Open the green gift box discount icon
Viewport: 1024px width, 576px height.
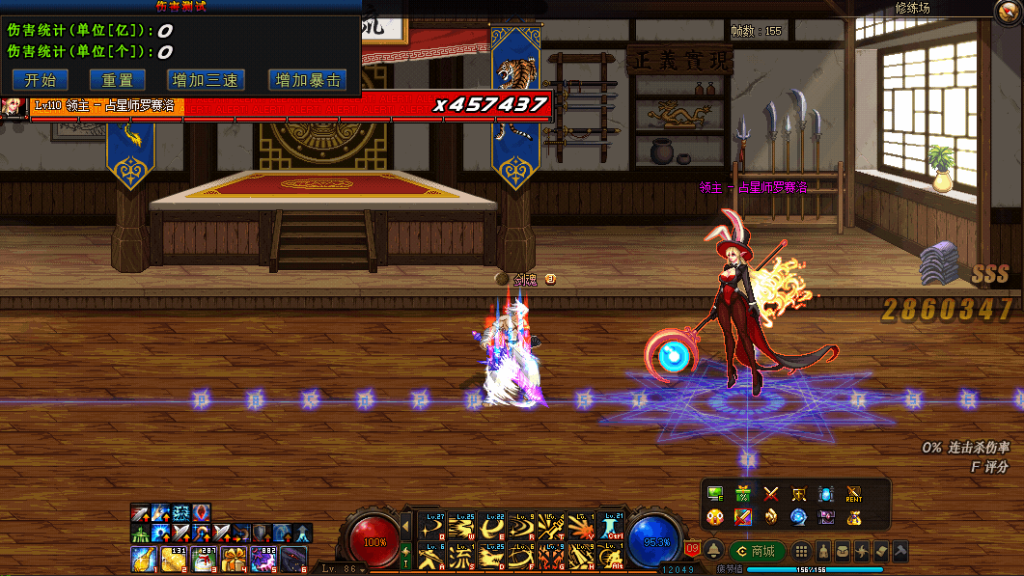click(x=743, y=493)
